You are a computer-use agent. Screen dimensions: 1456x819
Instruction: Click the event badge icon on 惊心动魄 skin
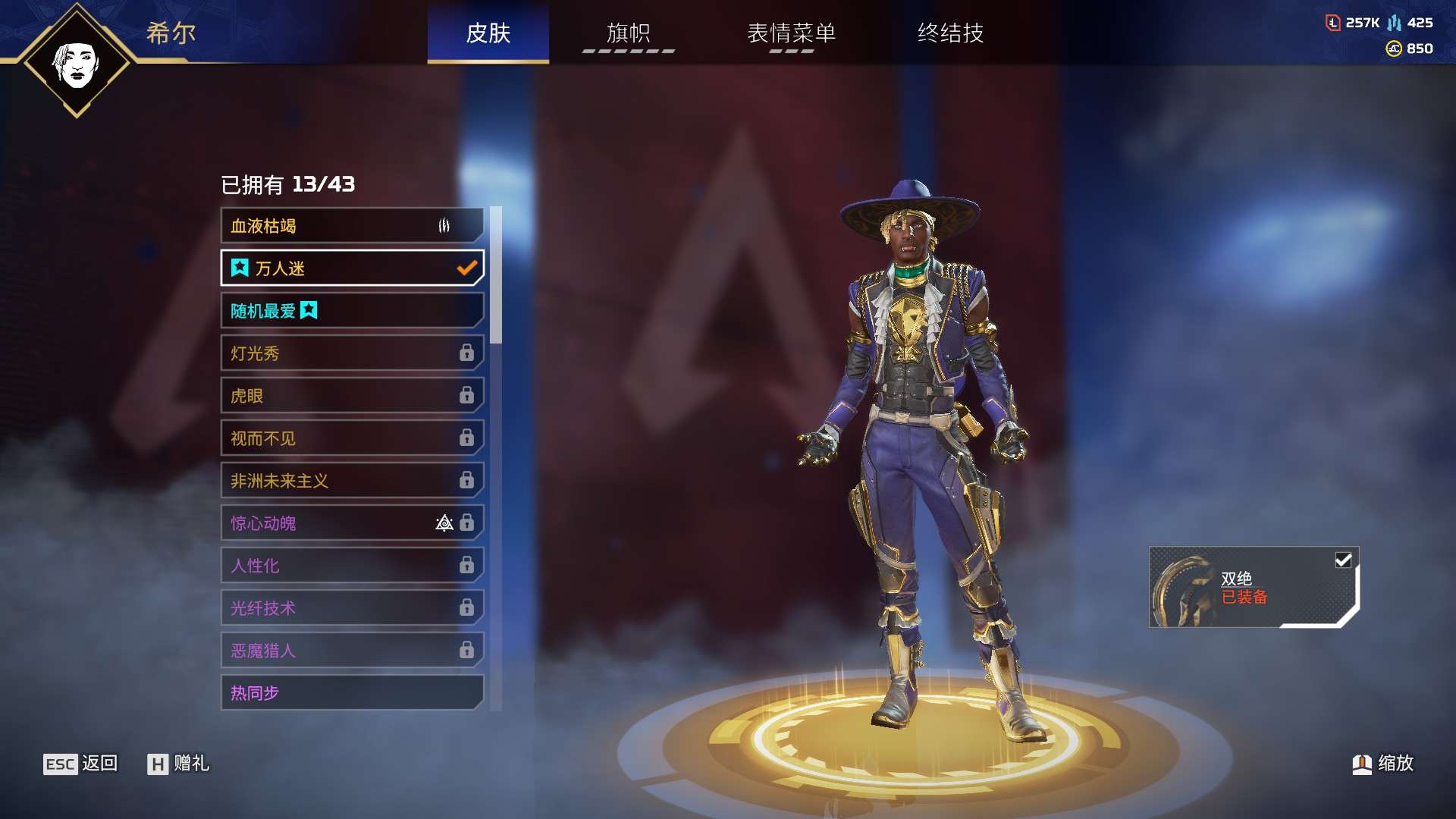point(444,523)
